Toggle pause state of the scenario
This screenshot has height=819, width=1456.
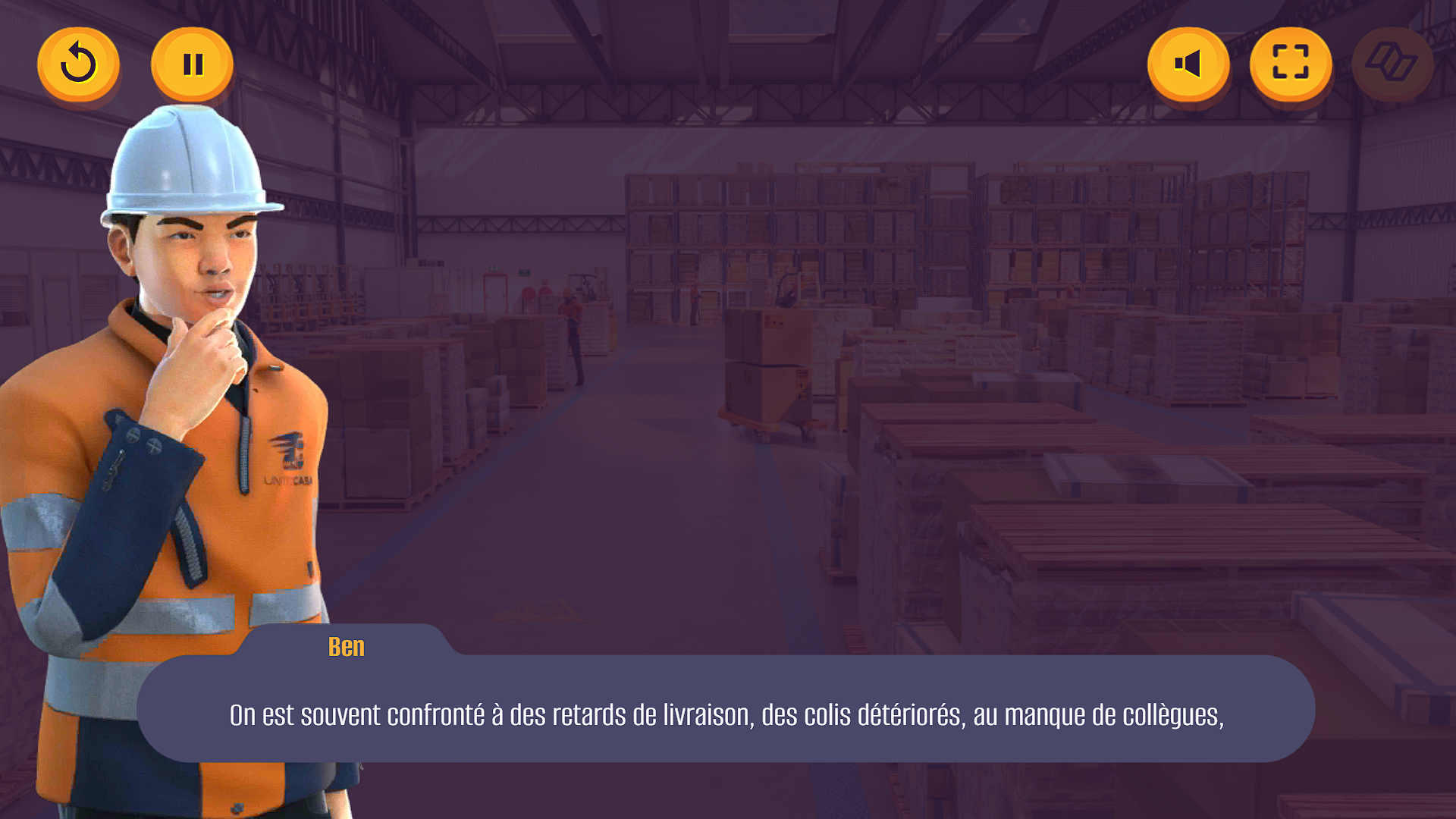point(192,64)
